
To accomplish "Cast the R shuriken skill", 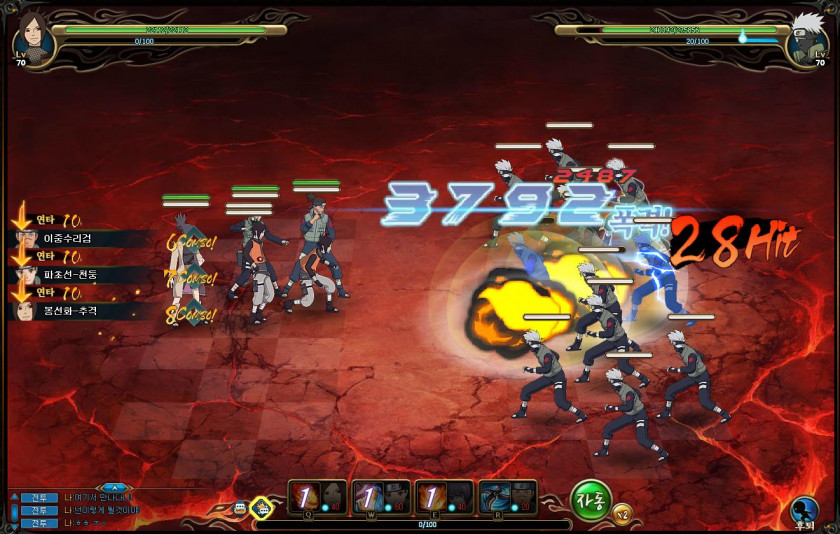I will tap(508, 497).
